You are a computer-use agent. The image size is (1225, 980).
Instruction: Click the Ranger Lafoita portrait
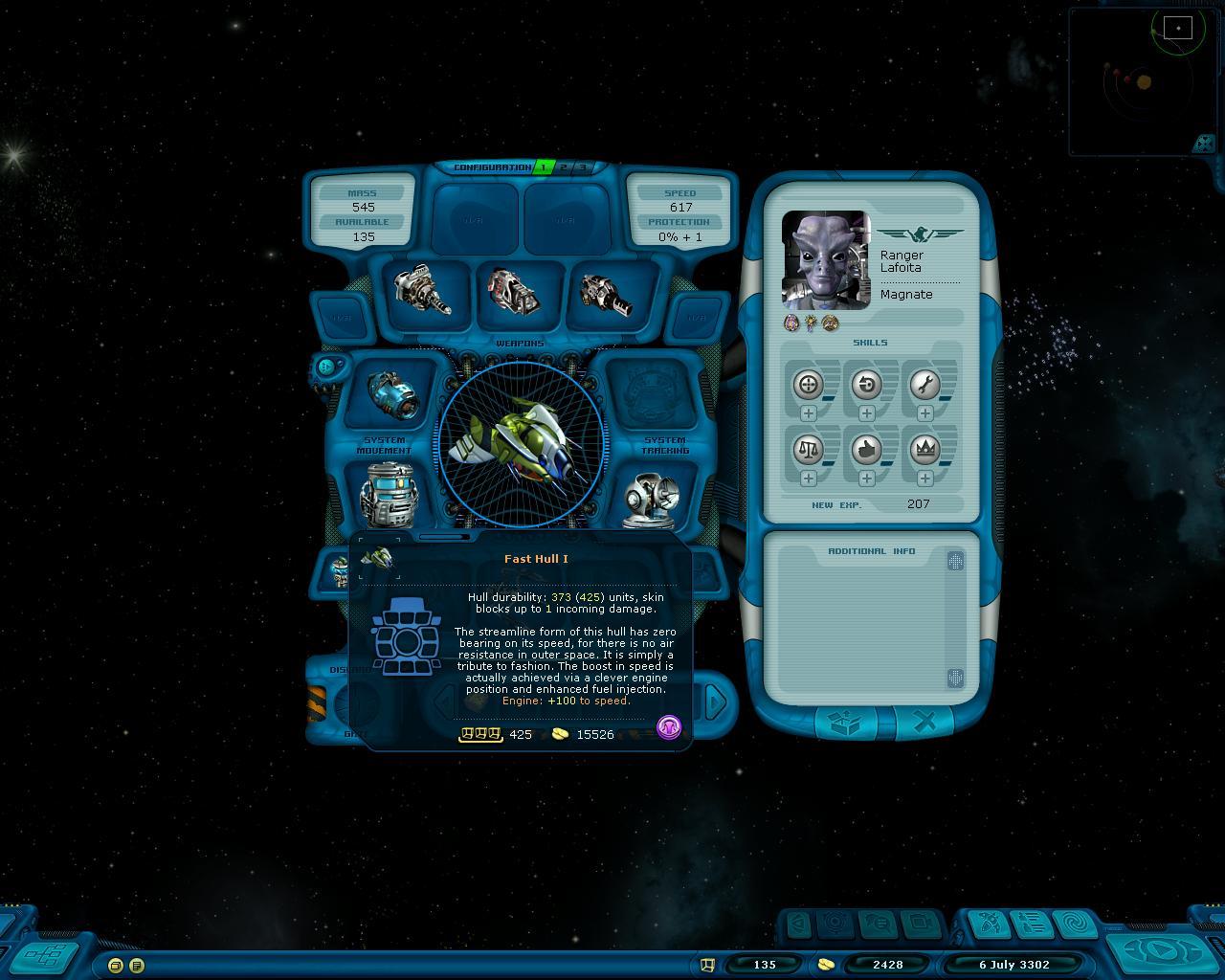coord(826,258)
